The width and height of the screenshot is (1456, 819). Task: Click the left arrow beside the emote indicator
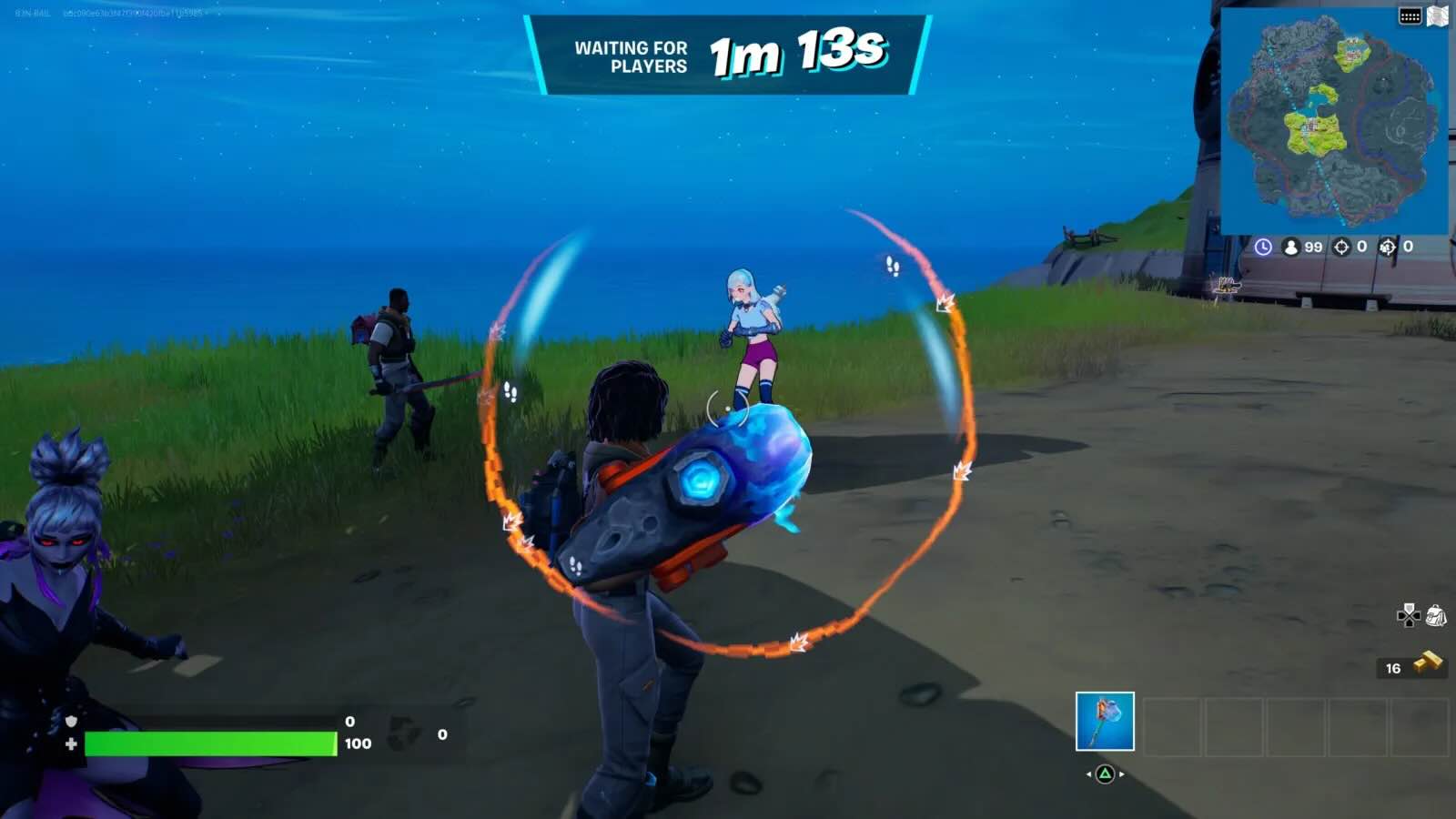(x=1088, y=773)
